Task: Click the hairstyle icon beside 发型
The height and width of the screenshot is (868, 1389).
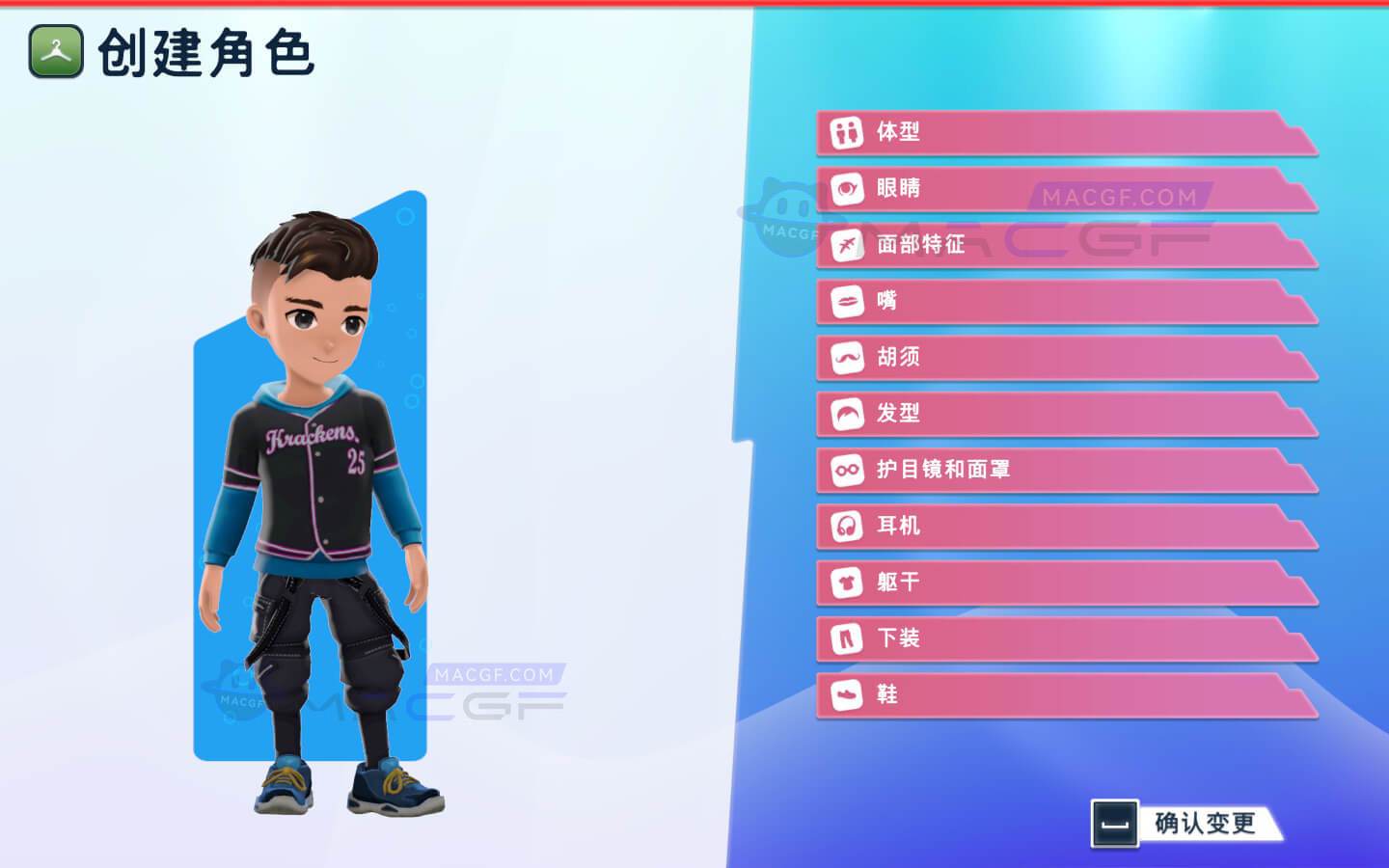Action: [x=847, y=414]
